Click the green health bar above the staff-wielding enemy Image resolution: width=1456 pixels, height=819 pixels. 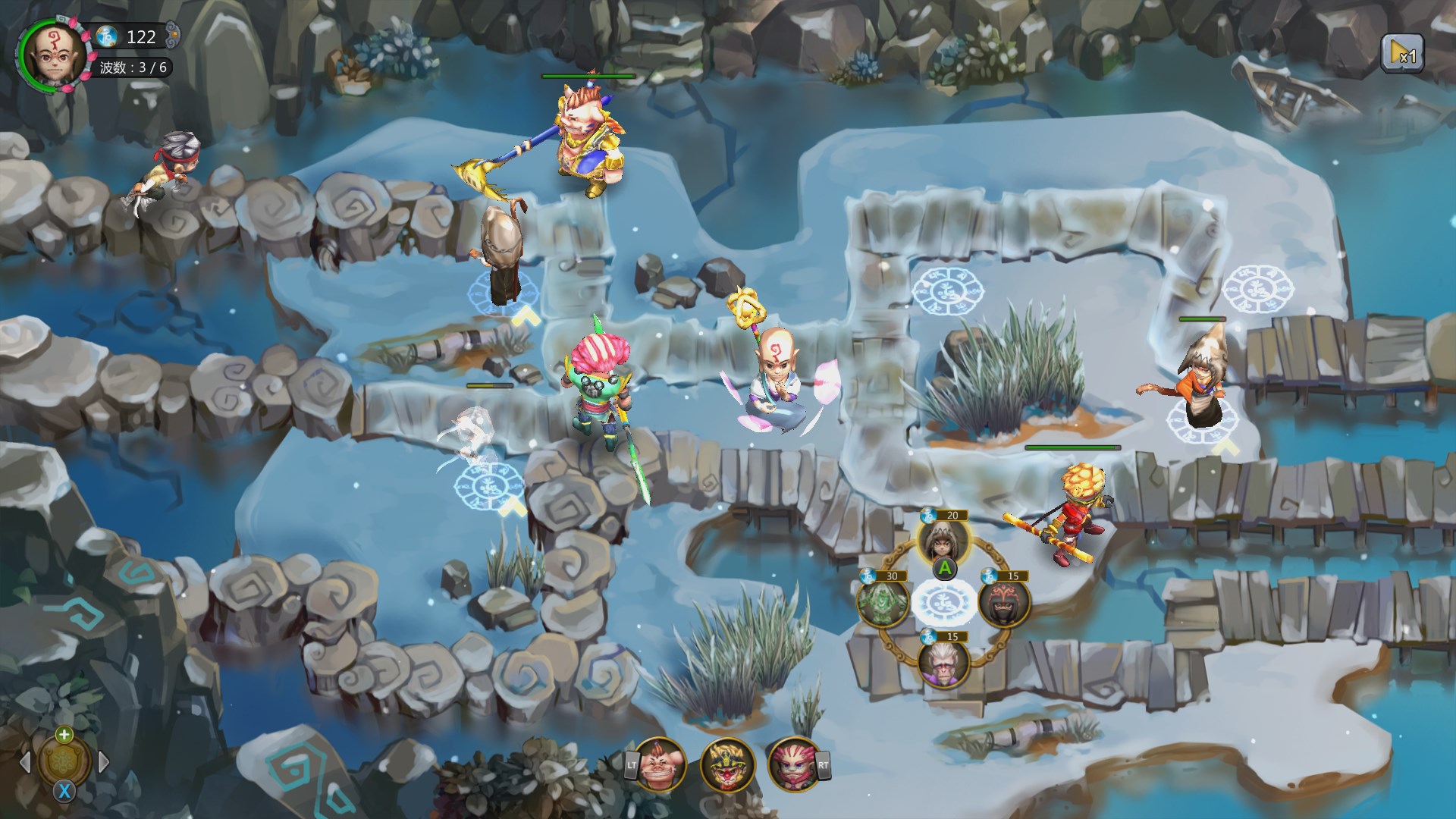click(x=588, y=76)
